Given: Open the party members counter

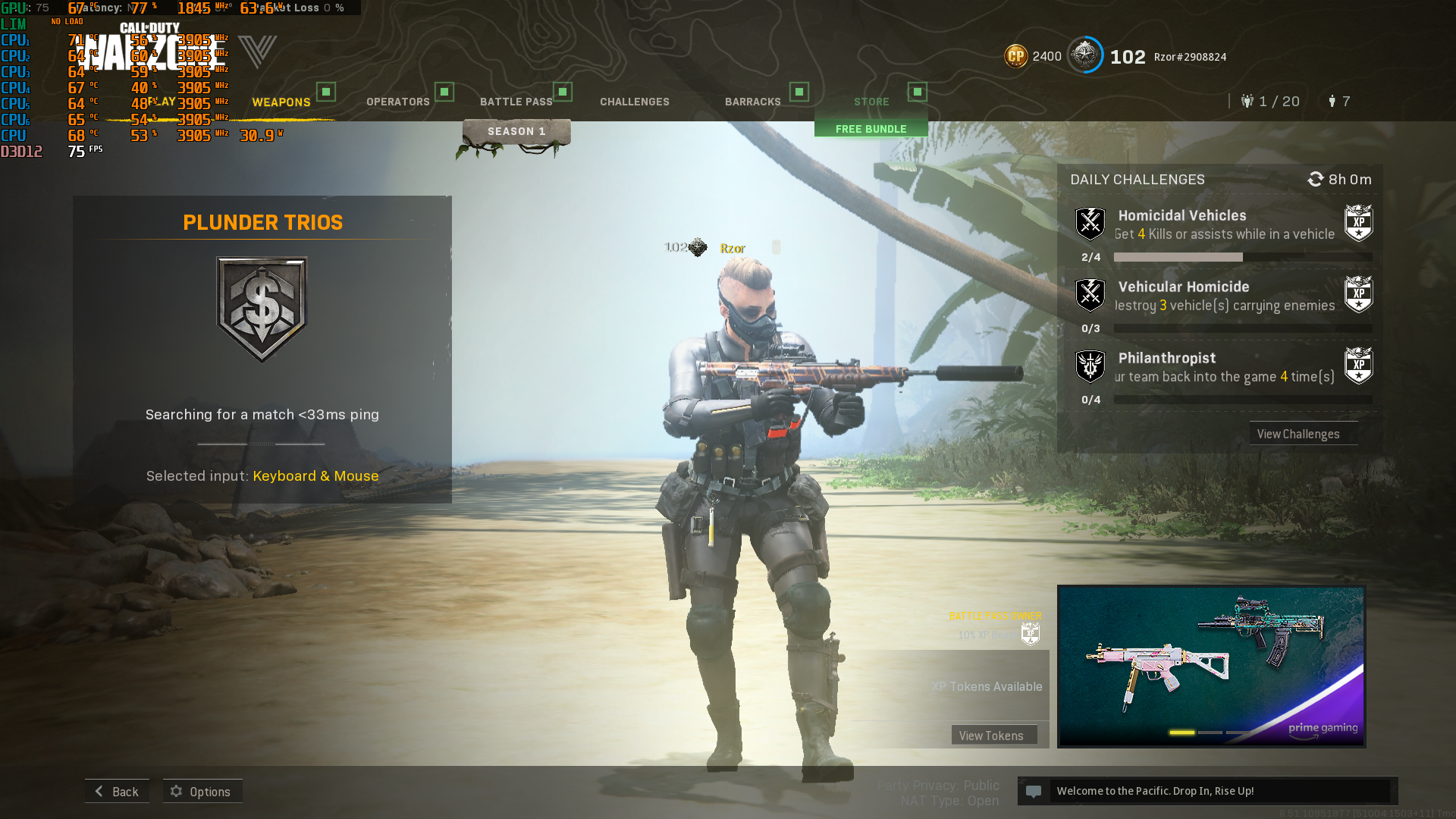Looking at the screenshot, I should tap(1271, 102).
